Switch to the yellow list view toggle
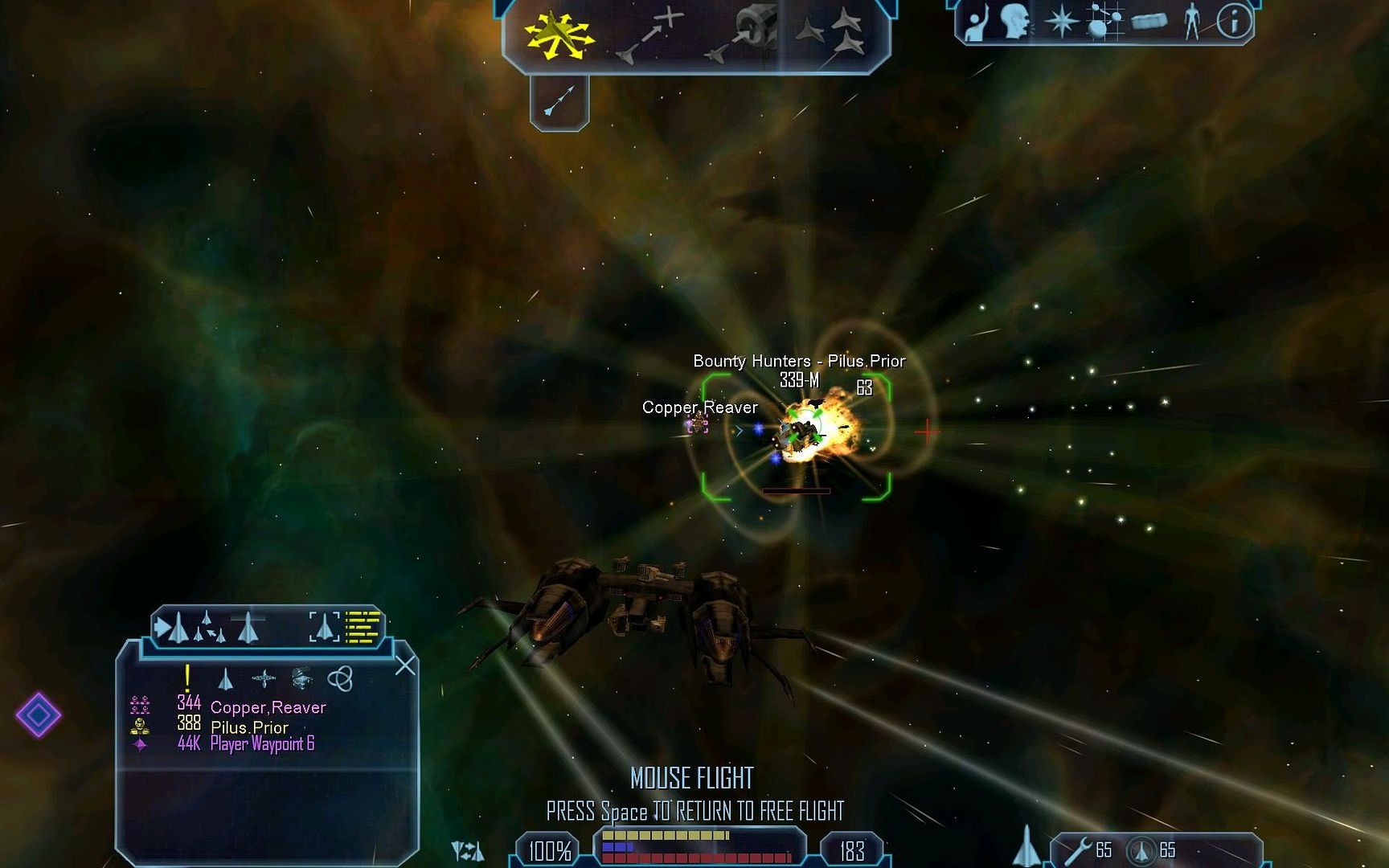 click(x=363, y=628)
